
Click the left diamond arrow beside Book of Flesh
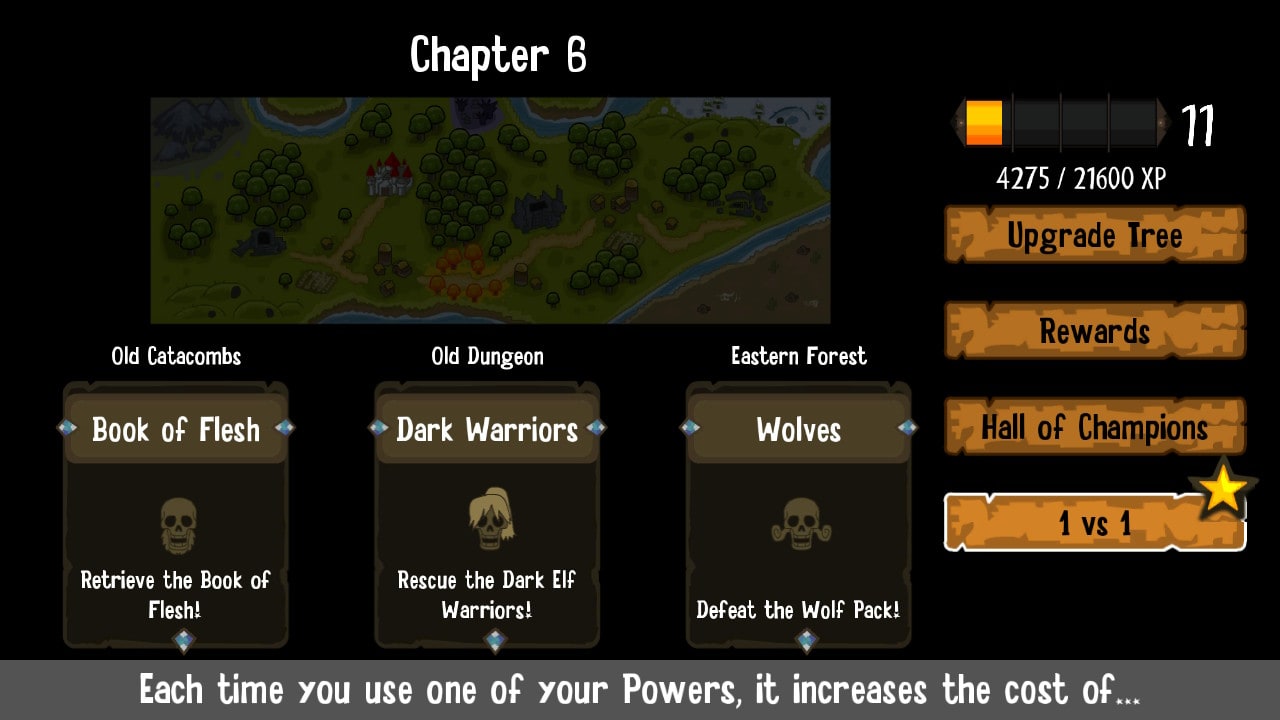coord(65,427)
